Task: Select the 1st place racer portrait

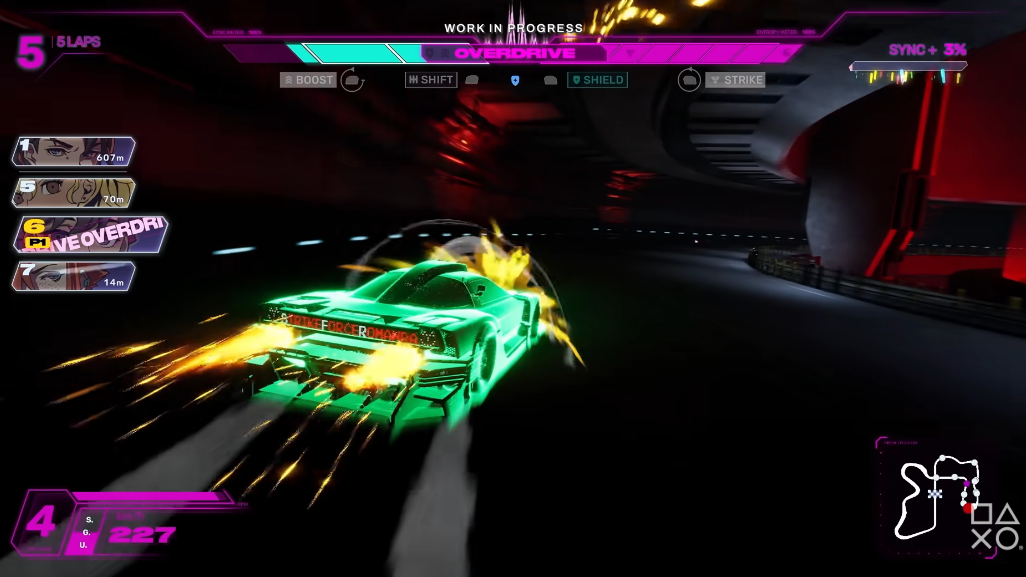Action: click(x=73, y=151)
